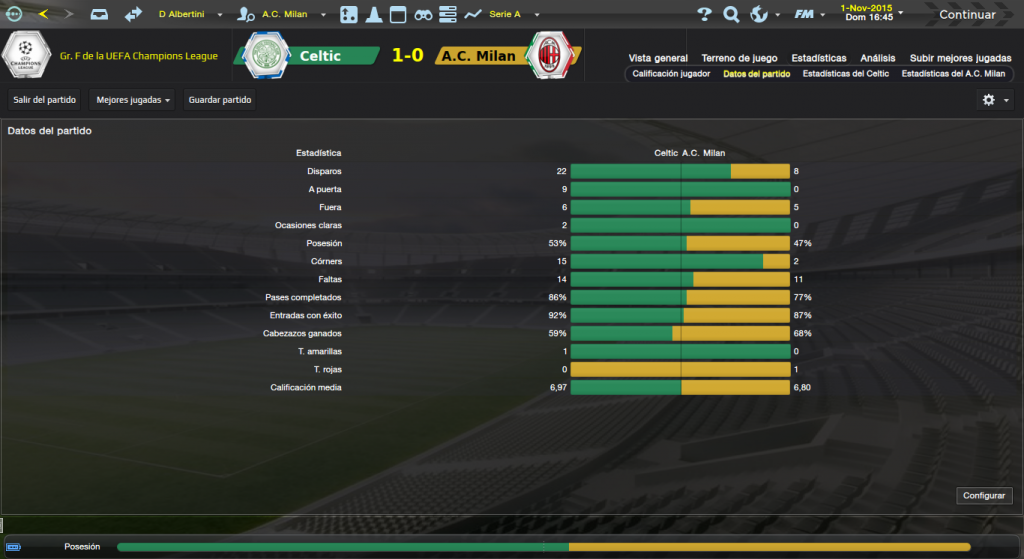
Task: Choose Subir mejores jugadas
Action: pos(959,58)
